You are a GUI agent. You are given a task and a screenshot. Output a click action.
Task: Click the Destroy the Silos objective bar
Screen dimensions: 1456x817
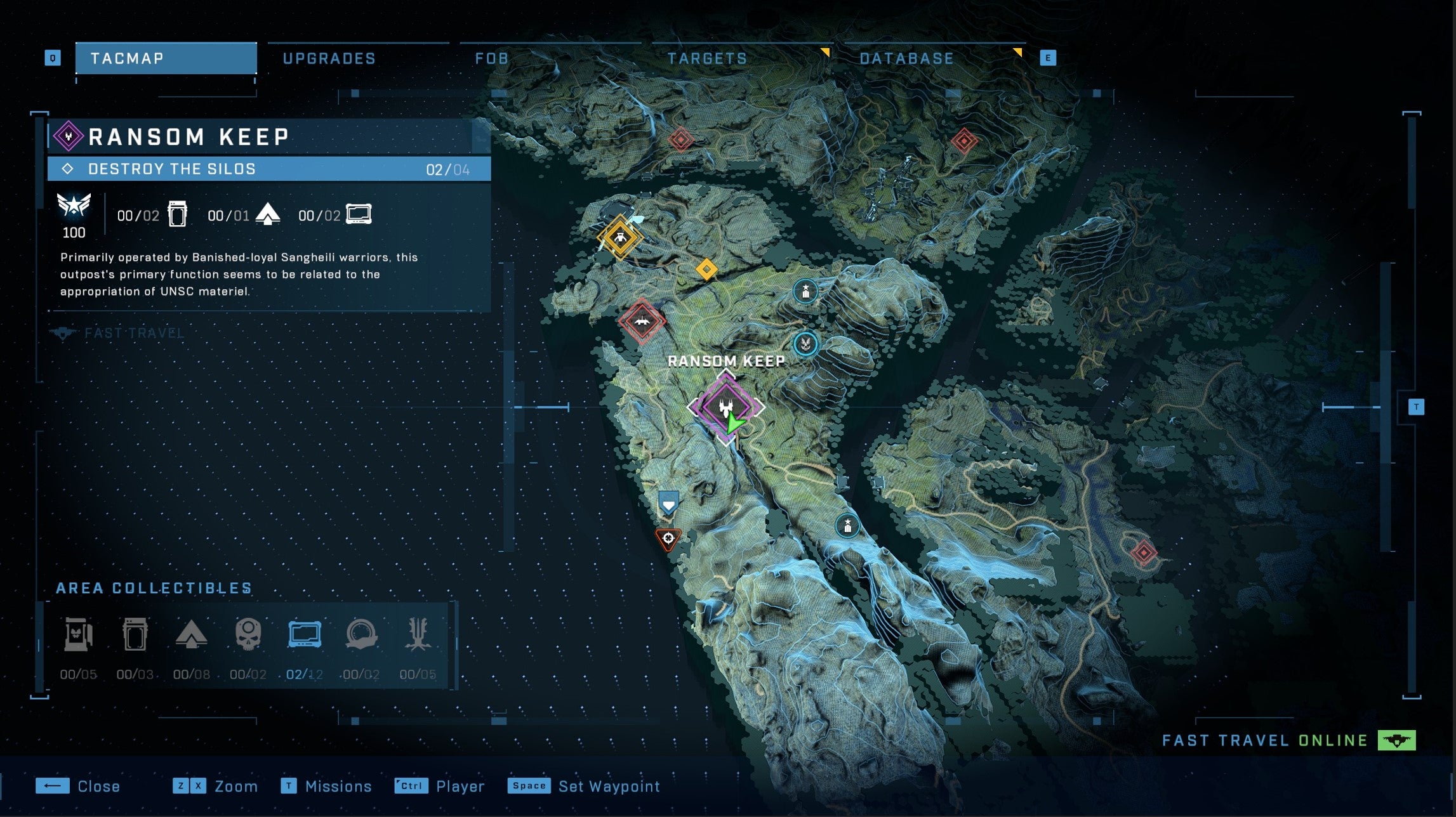(267, 169)
